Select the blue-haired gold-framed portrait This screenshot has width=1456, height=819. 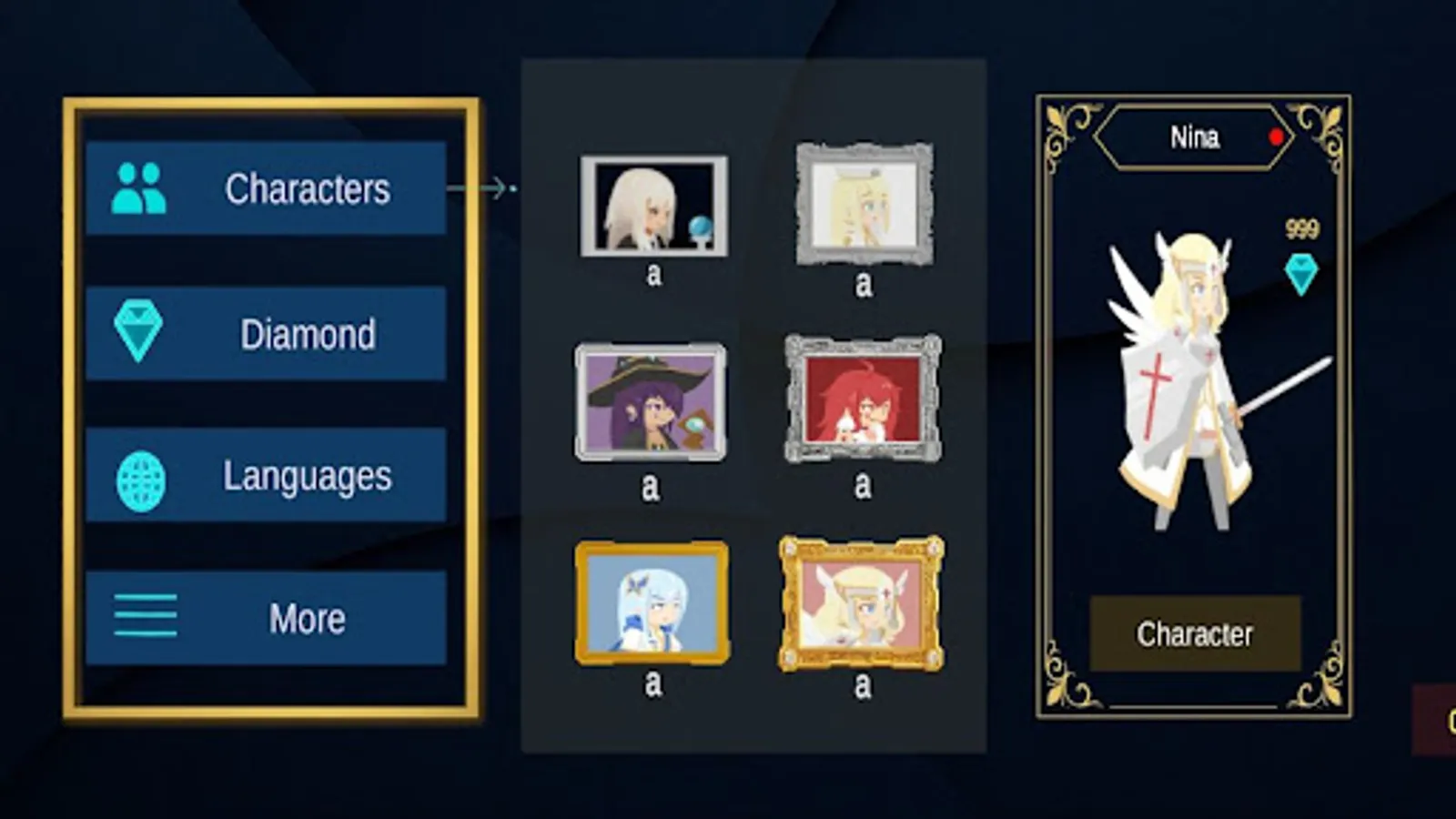tap(650, 601)
